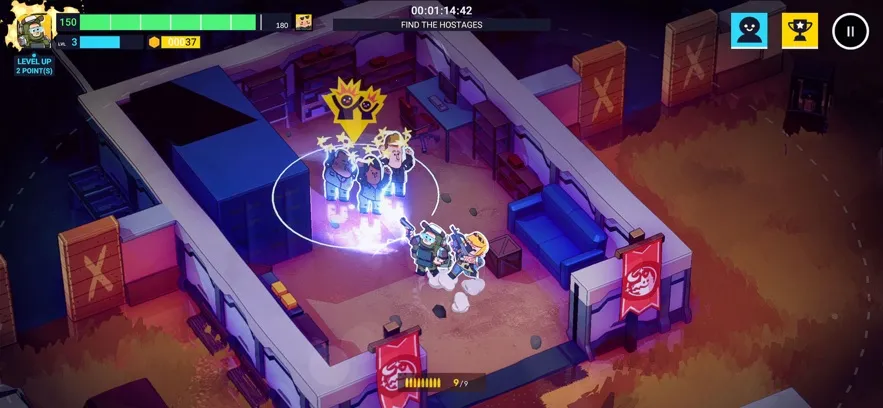
Task: Tap the blue character silhouette button
Action: coord(749,31)
